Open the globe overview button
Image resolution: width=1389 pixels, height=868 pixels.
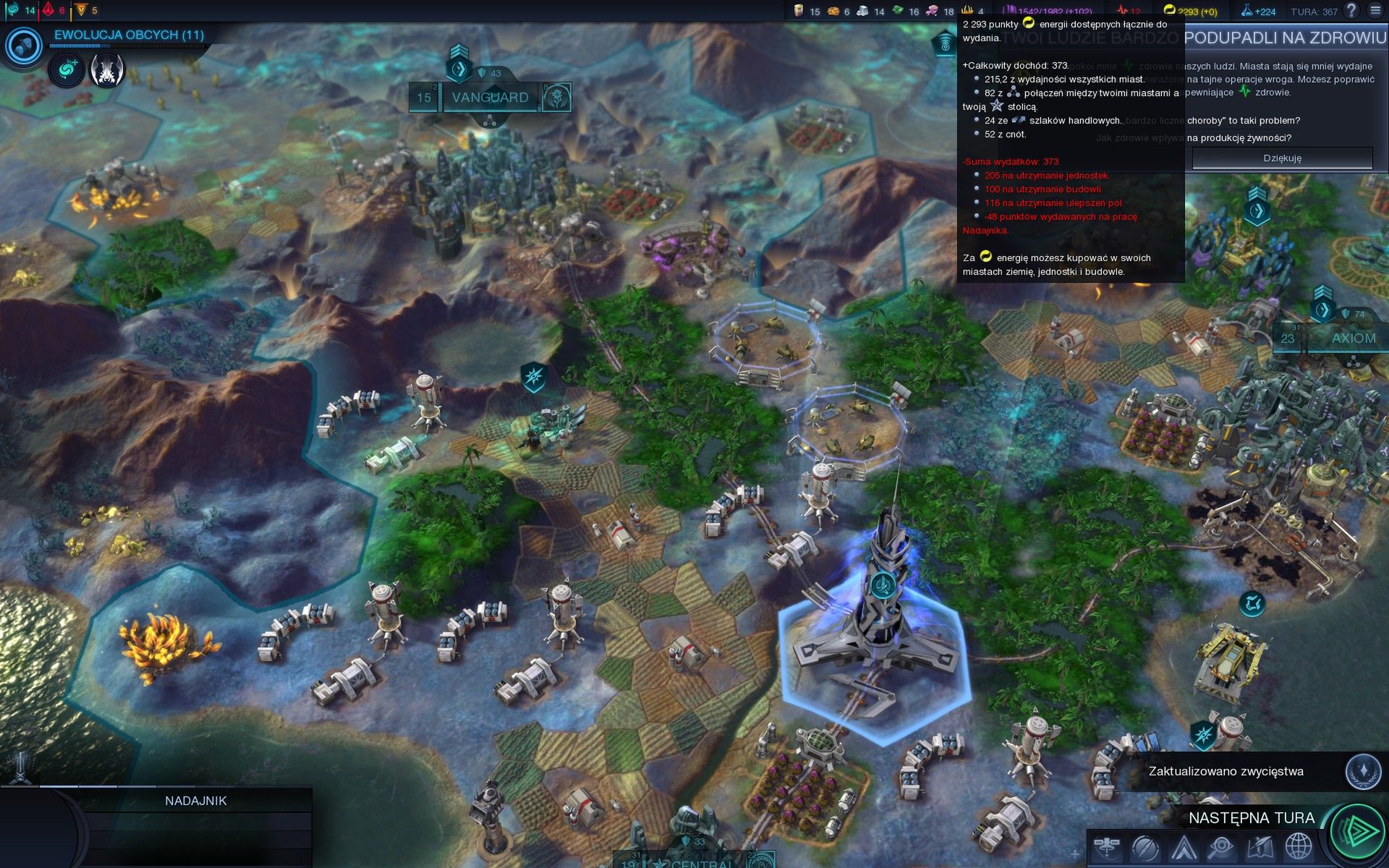tap(1298, 846)
